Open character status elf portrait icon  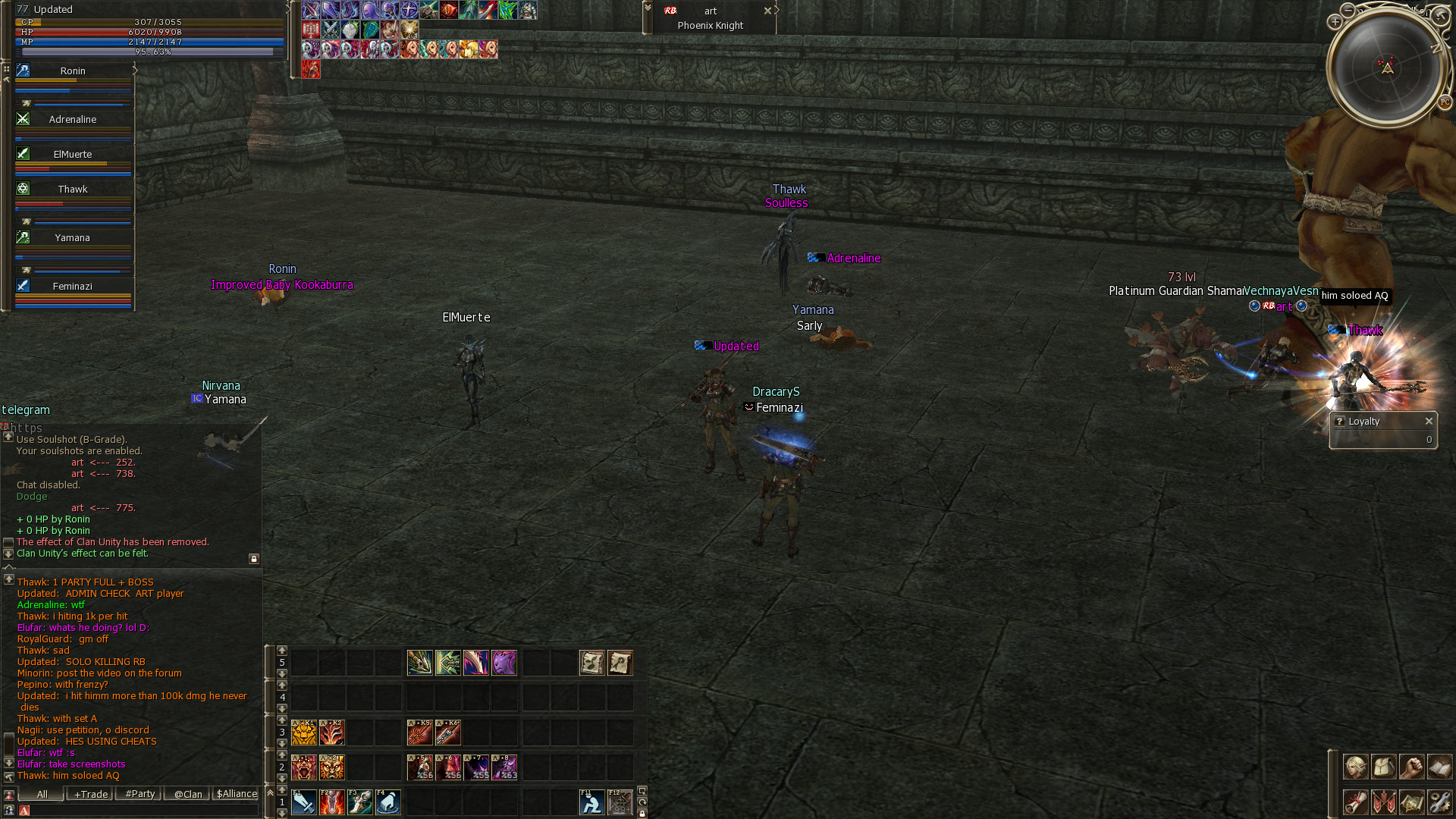click(1355, 767)
